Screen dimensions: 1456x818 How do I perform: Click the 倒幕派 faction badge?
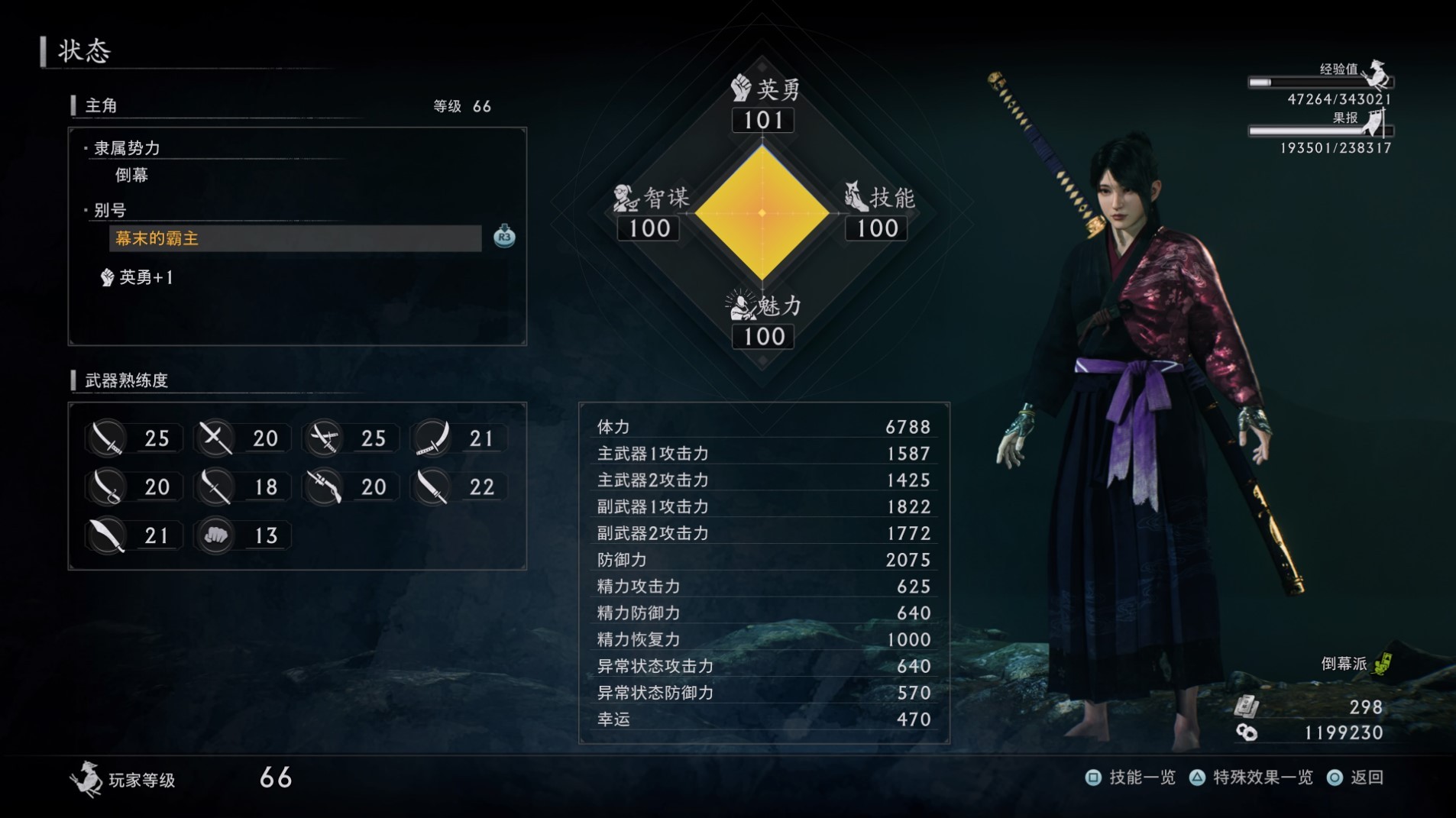click(1356, 664)
